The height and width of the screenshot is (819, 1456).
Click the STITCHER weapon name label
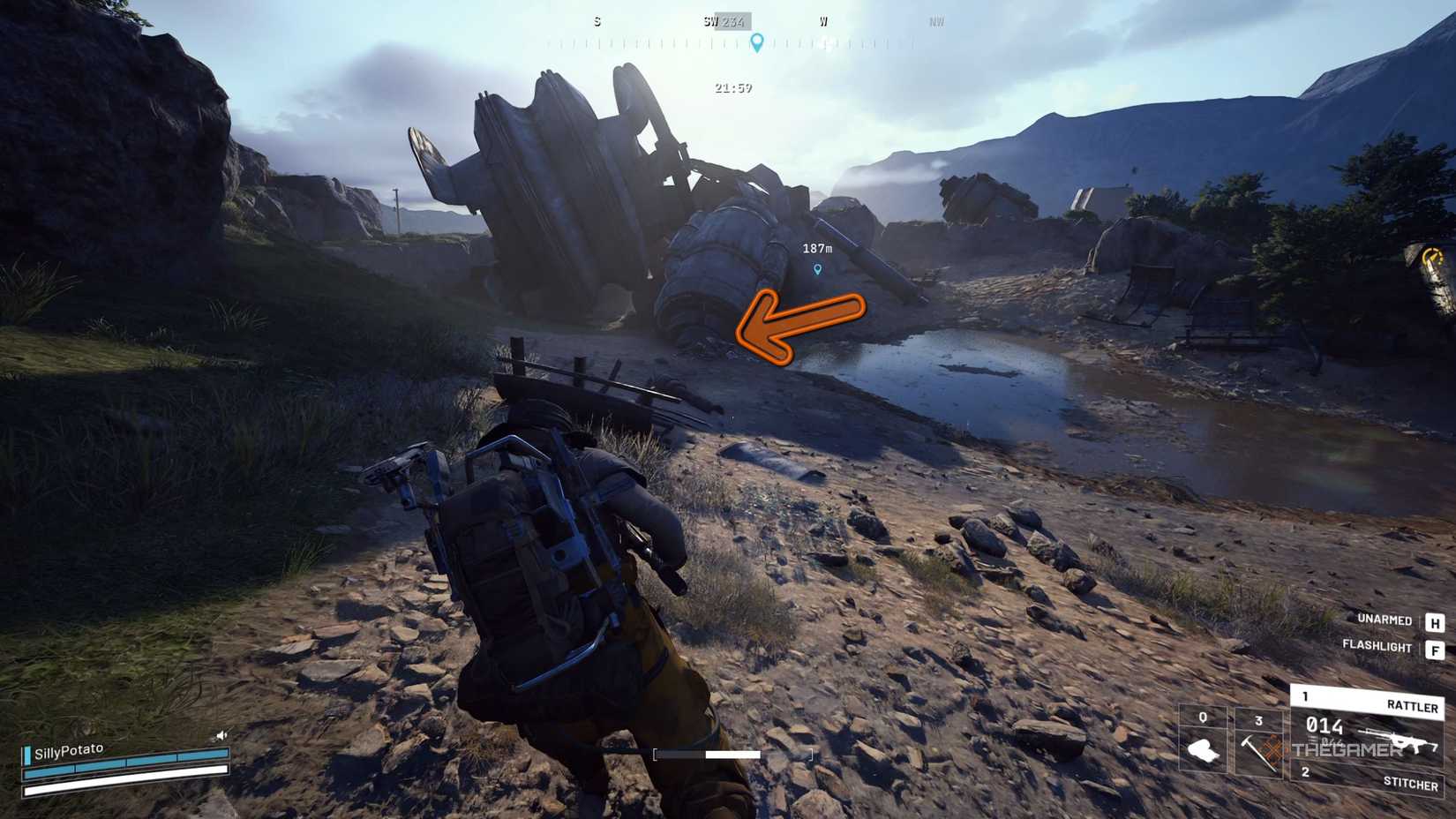click(1412, 783)
